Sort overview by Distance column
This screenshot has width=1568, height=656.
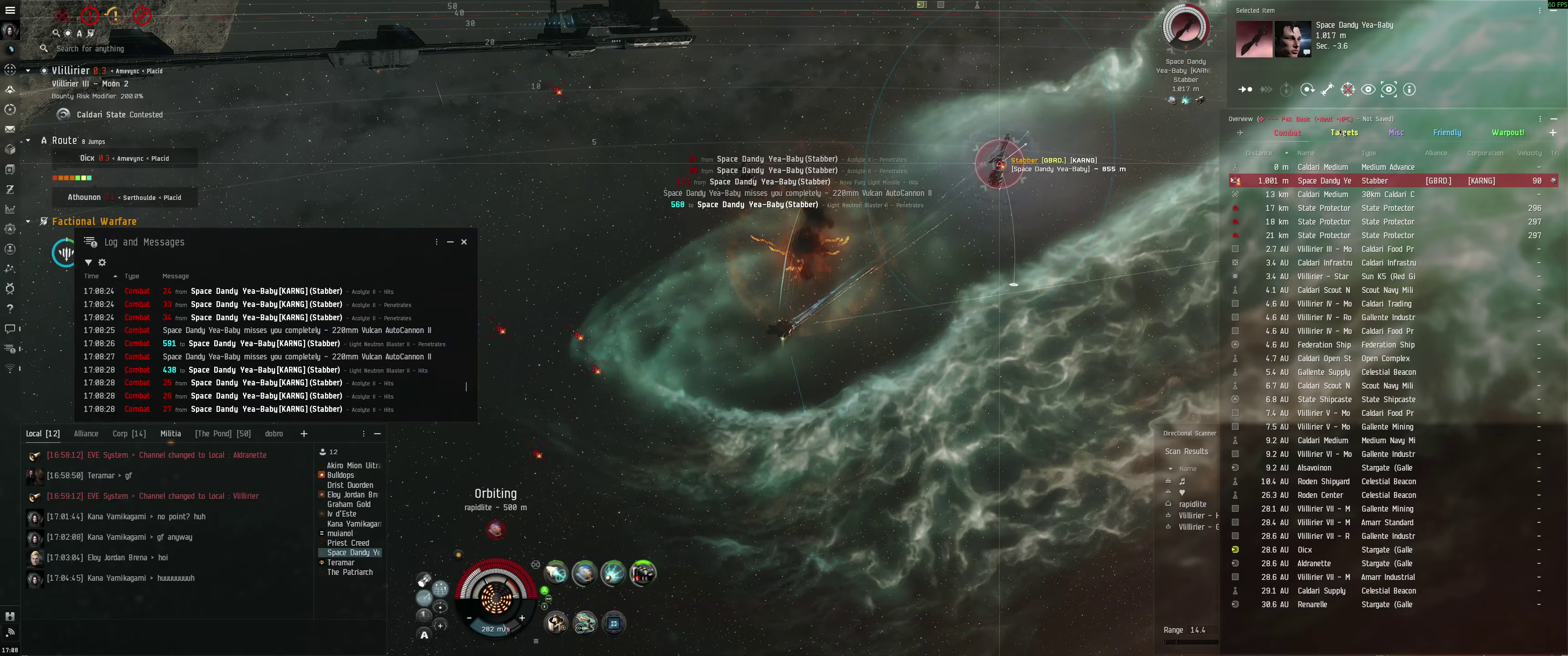point(1259,154)
